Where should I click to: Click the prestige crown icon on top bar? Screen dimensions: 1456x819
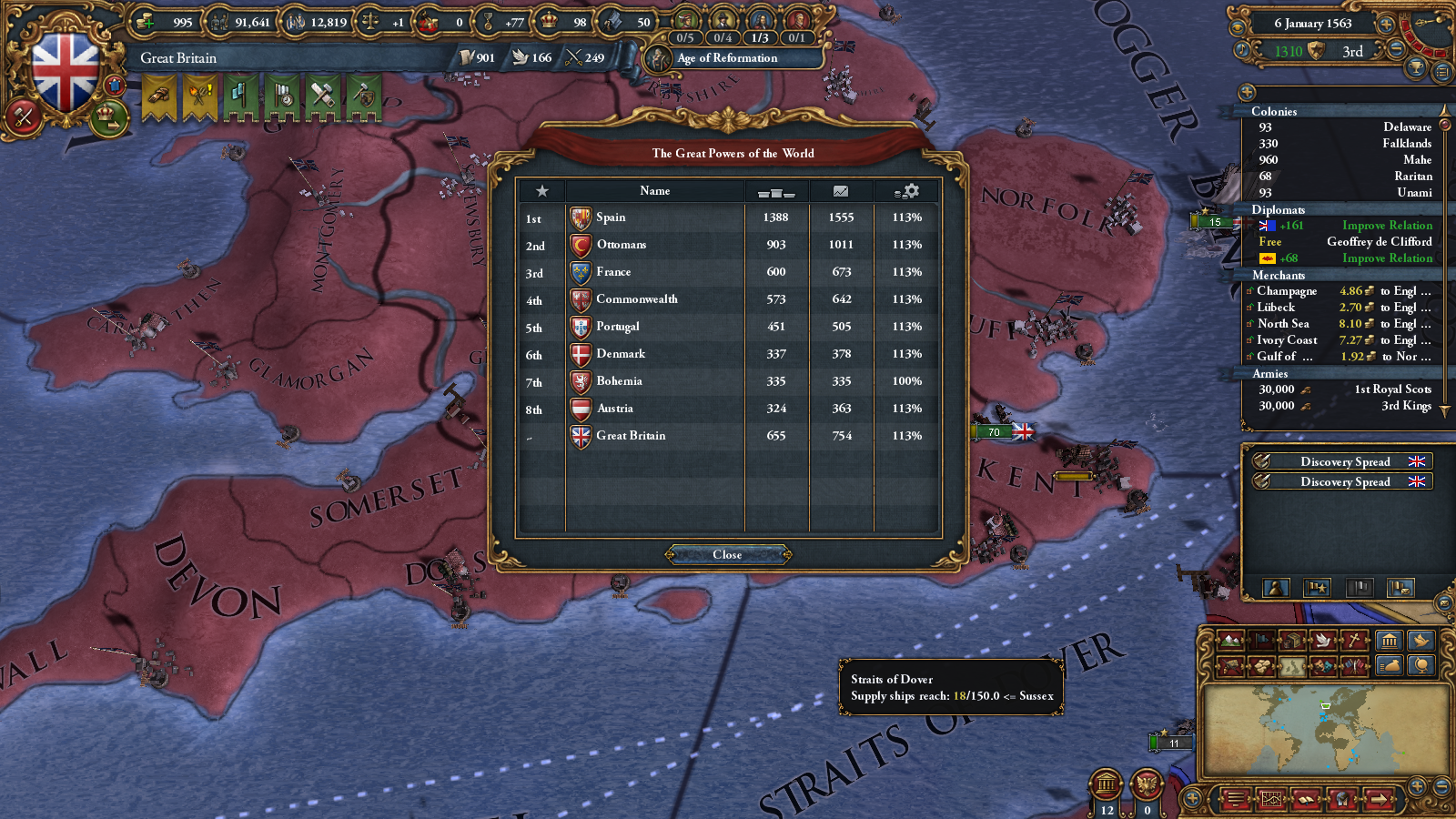tap(550, 20)
